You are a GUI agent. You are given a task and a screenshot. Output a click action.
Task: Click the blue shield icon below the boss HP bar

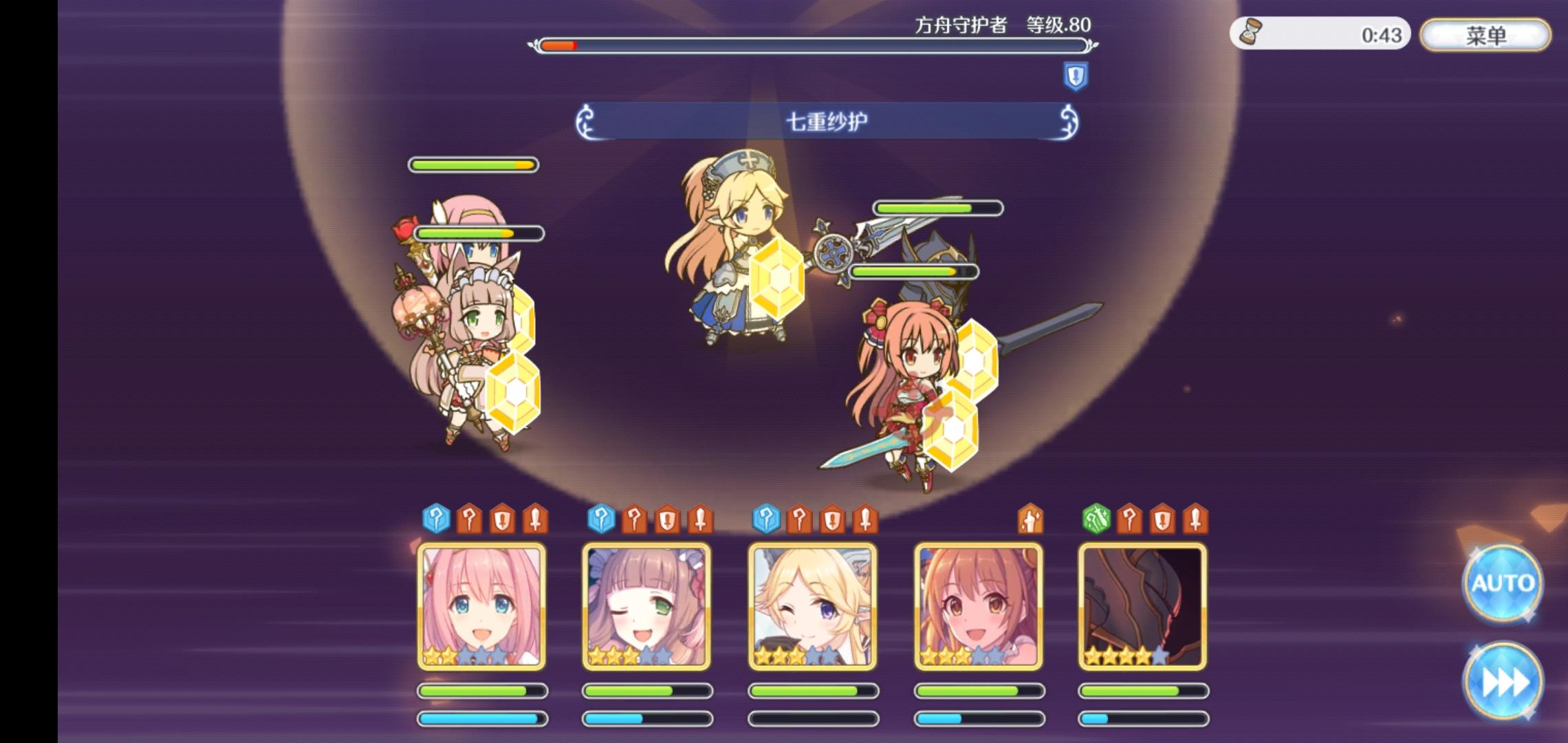point(1076,74)
